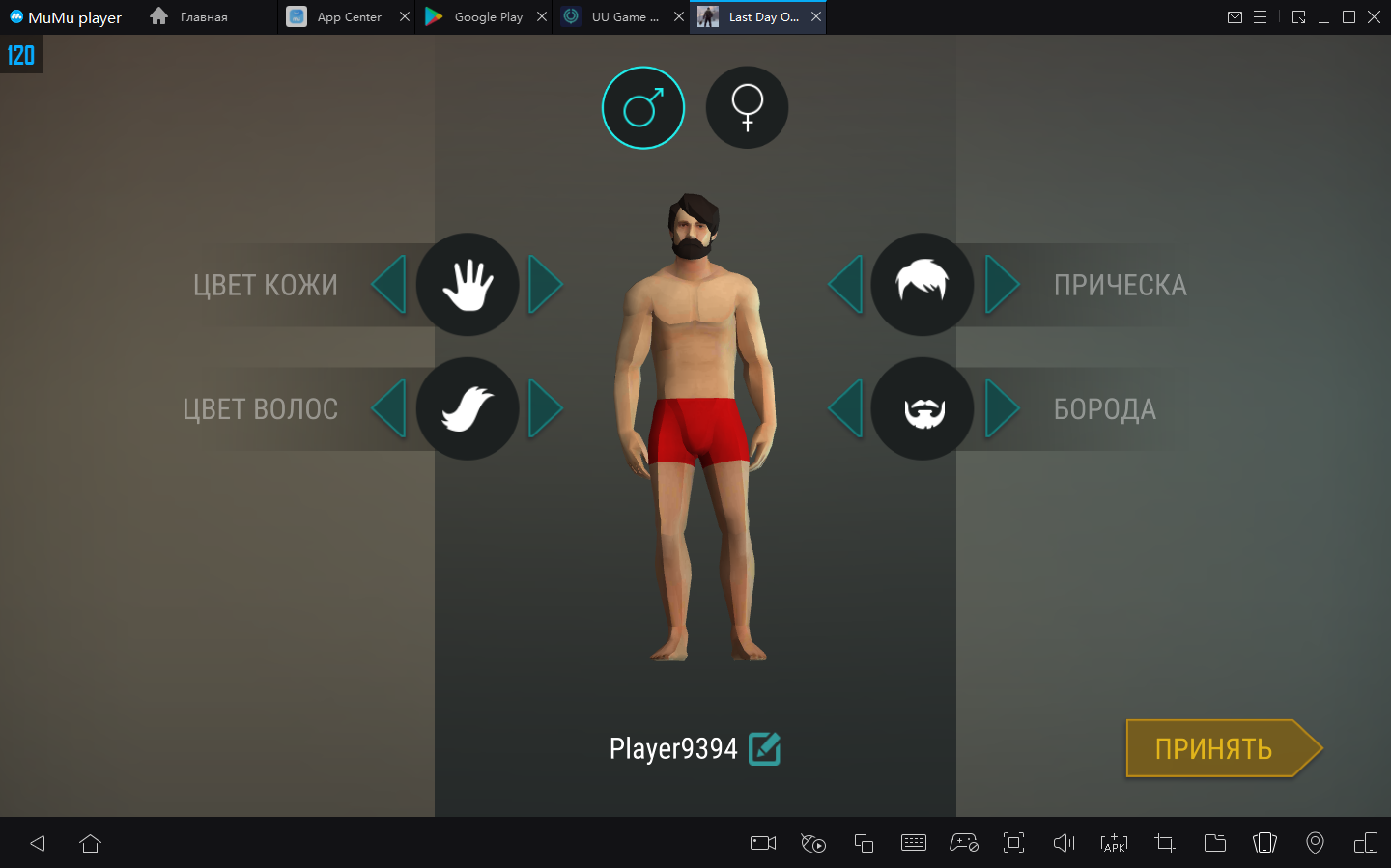The image size is (1391, 868).
Task: Edit the Player9394 name
Action: (x=764, y=748)
